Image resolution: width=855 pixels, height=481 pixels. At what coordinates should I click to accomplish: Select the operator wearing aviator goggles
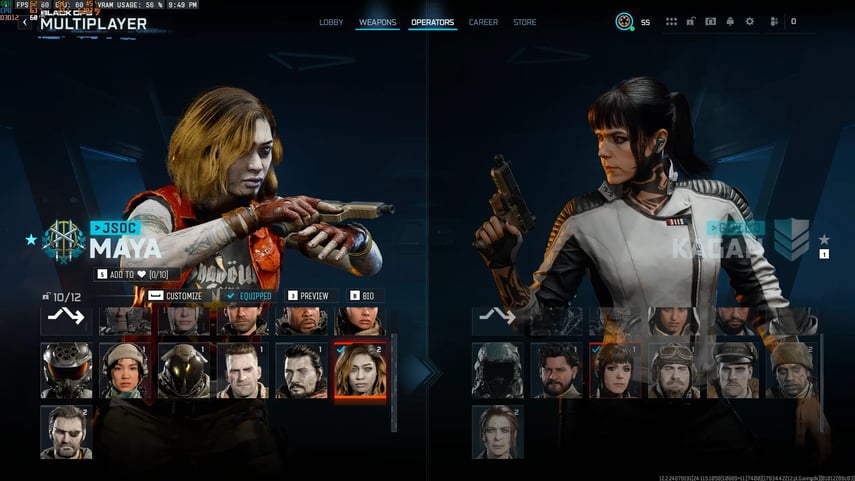pos(674,371)
